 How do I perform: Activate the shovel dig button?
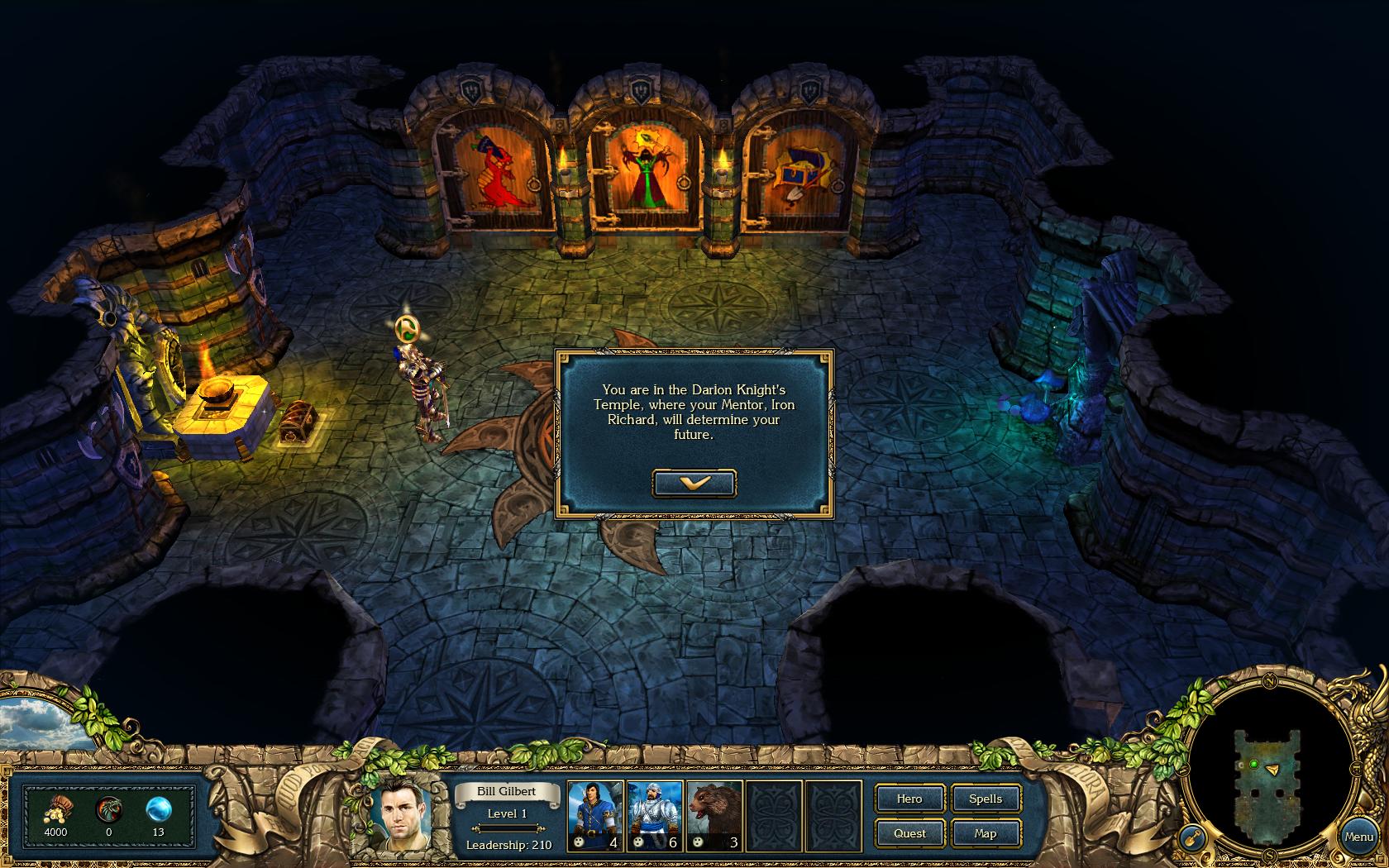(x=1191, y=837)
